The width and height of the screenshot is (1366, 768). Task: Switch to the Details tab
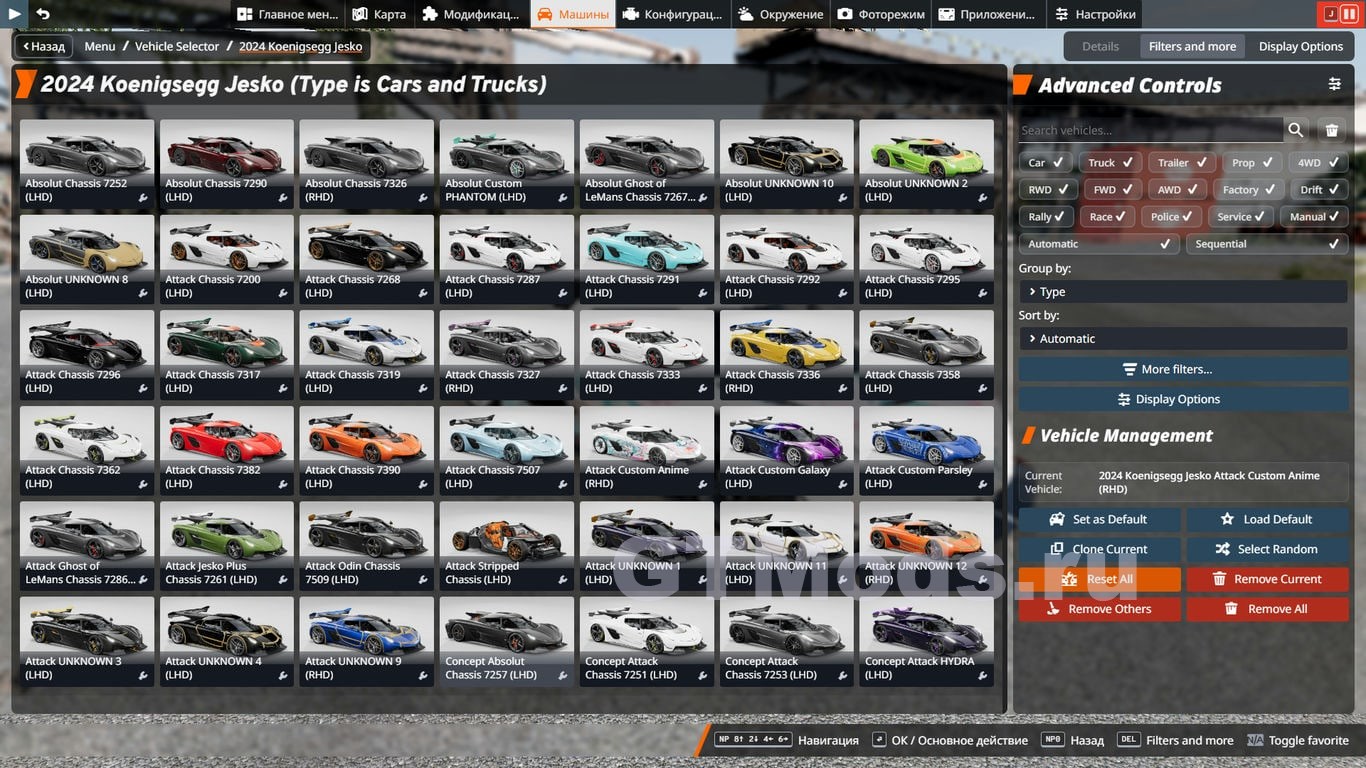coord(1100,46)
